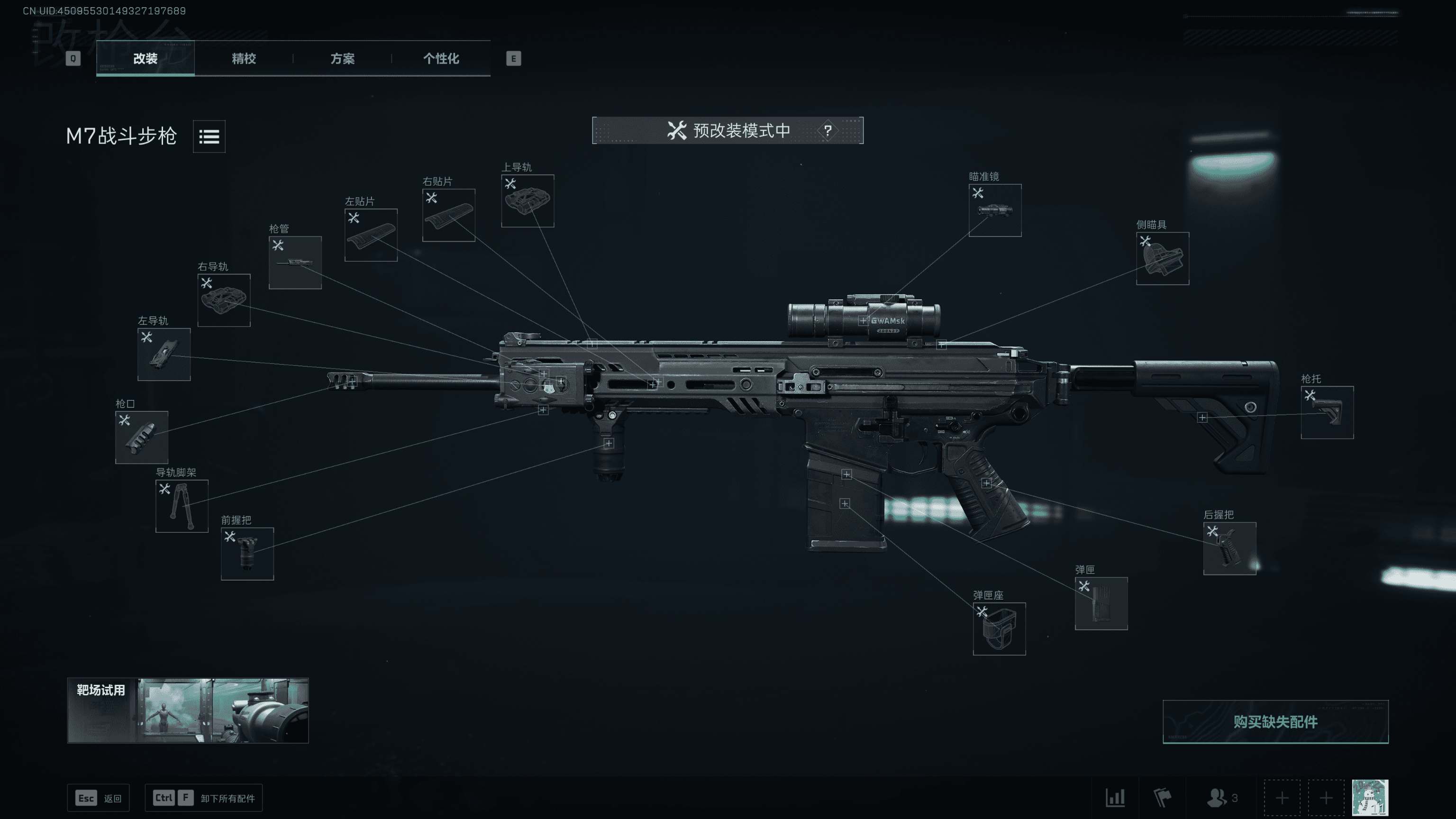Image resolution: width=1456 pixels, height=819 pixels.
Task: Open the statistics bar chart icon
Action: pos(1115,798)
